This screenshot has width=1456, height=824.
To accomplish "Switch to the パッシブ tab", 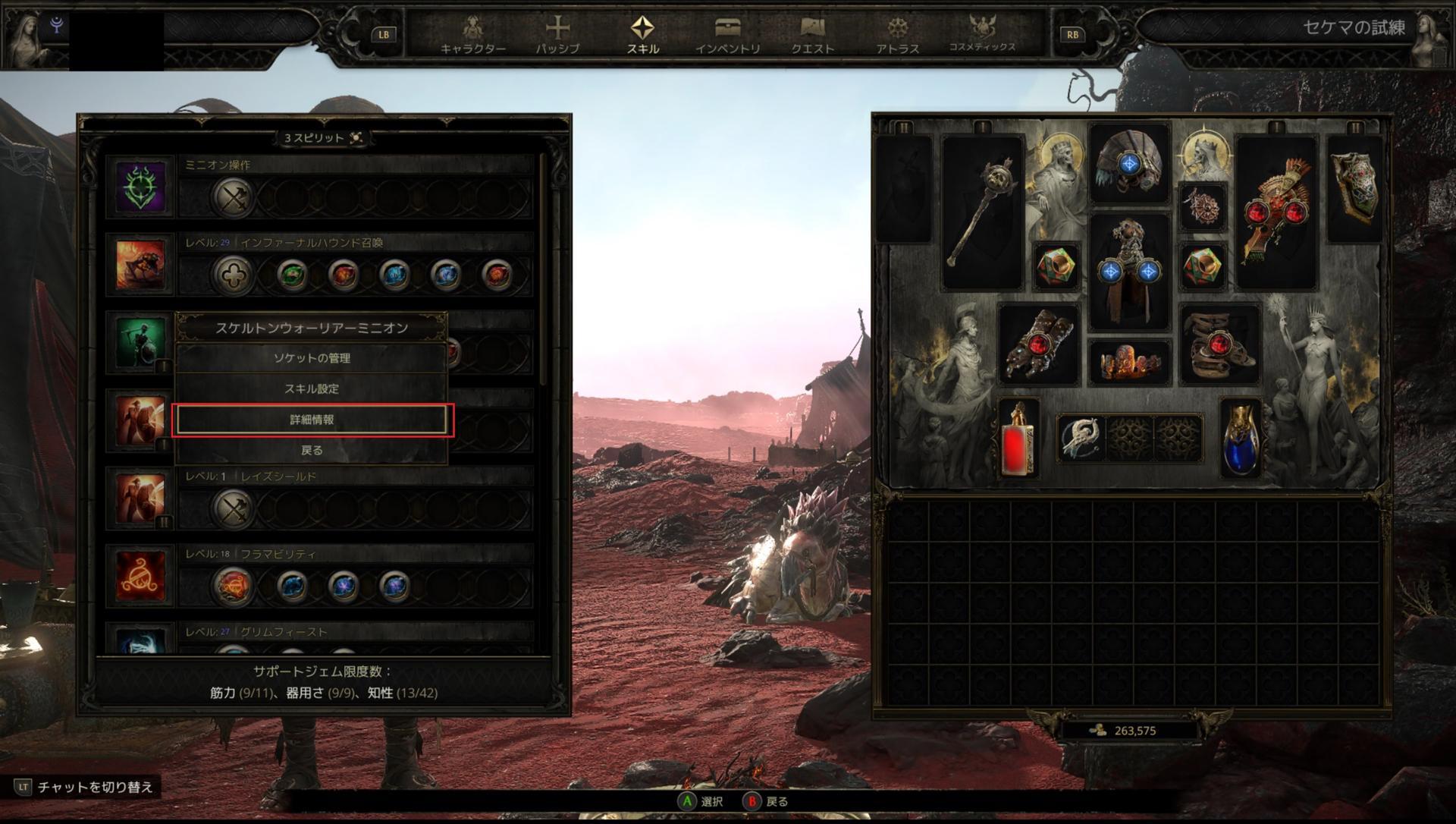I will tap(557, 36).
